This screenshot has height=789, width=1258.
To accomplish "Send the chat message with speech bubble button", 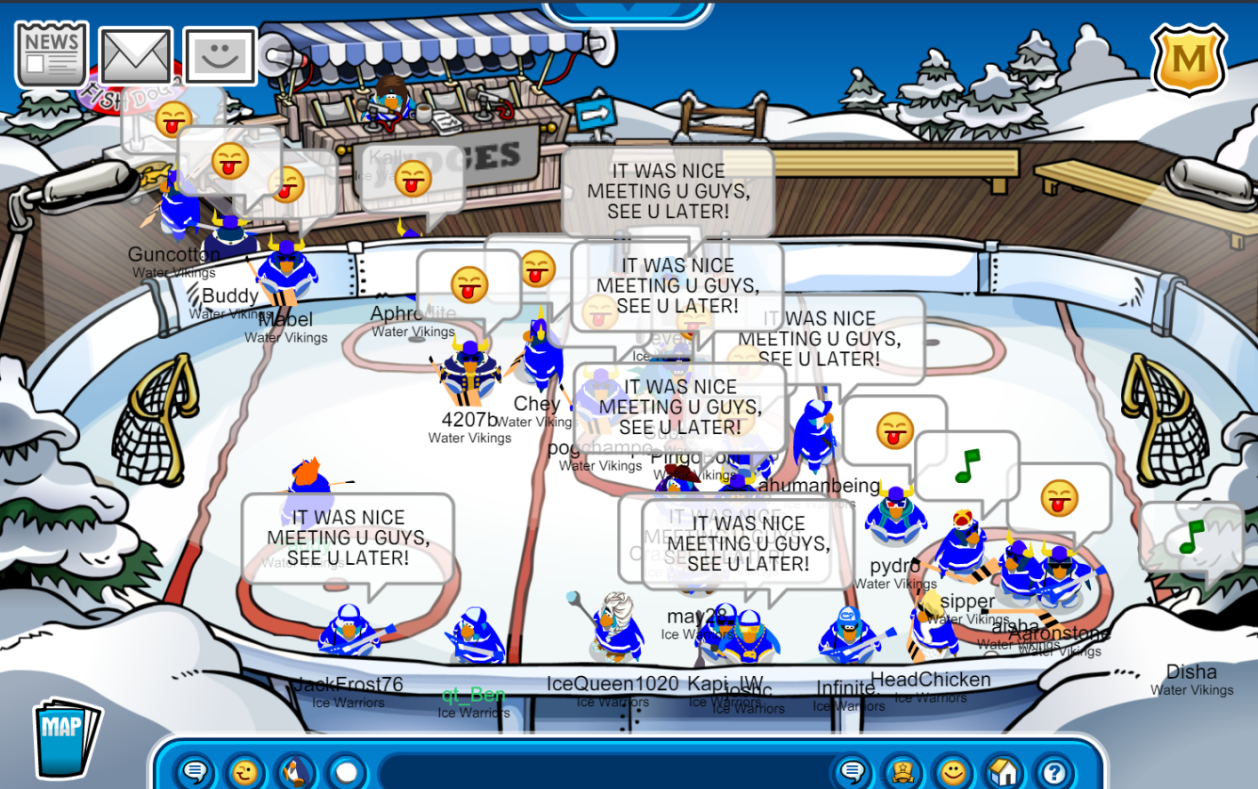I will pos(853,771).
